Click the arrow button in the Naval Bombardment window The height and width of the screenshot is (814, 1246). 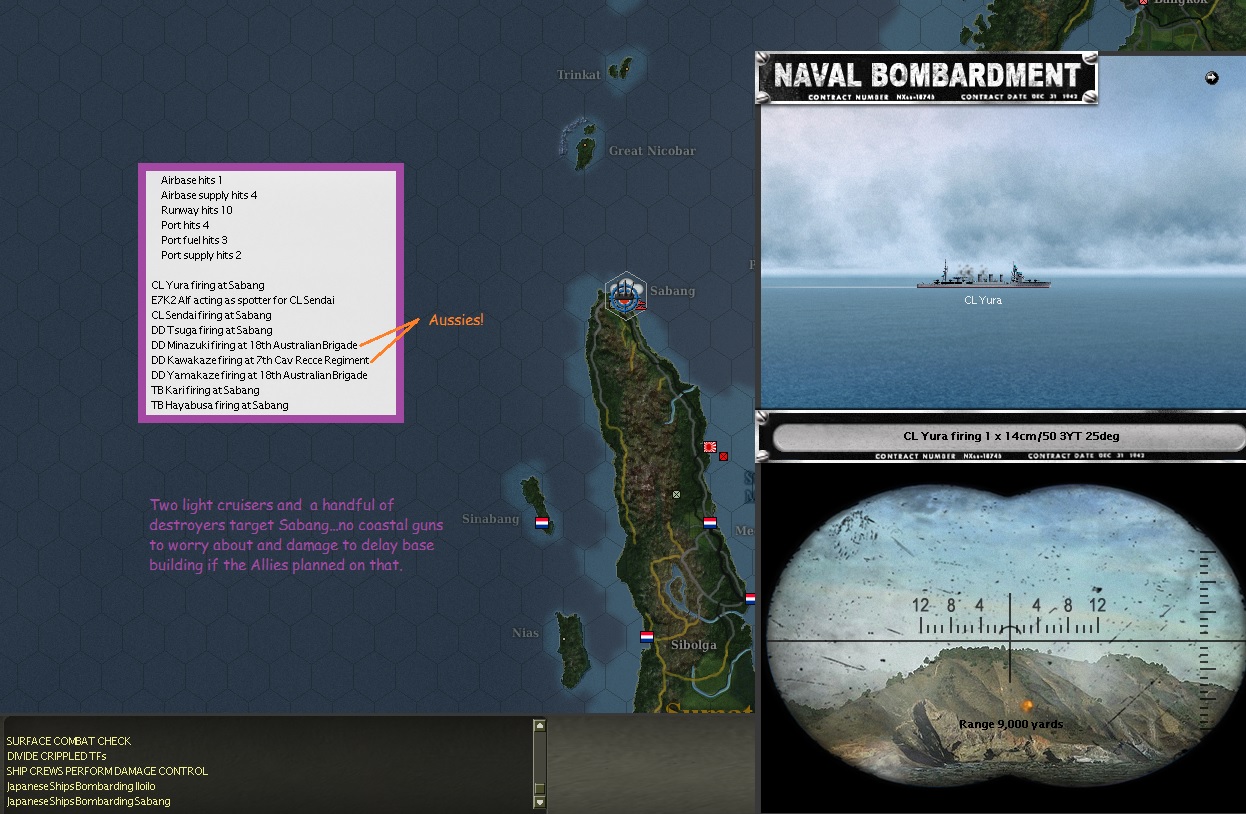1212,78
